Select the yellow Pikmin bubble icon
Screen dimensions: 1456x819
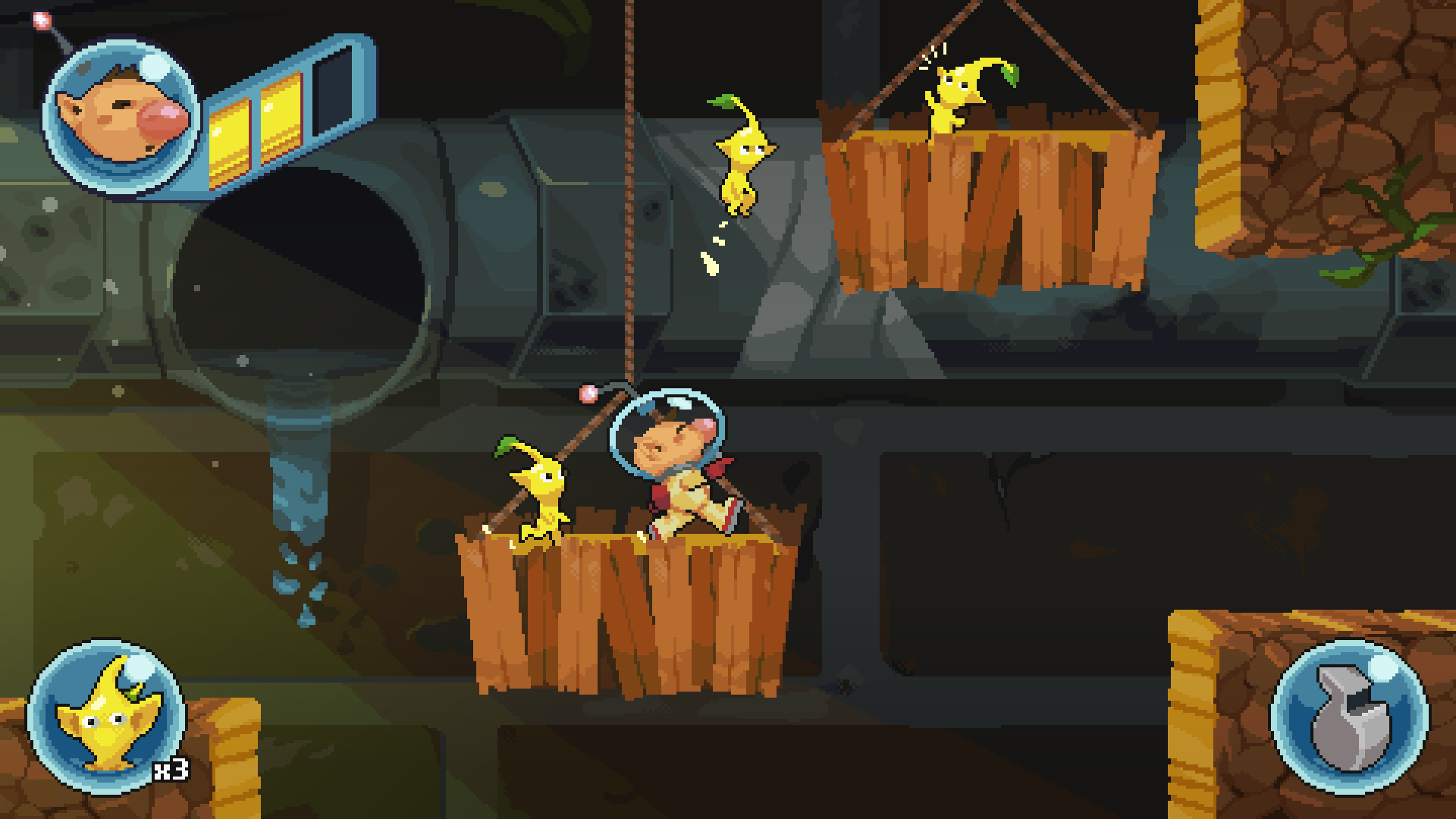point(105,717)
